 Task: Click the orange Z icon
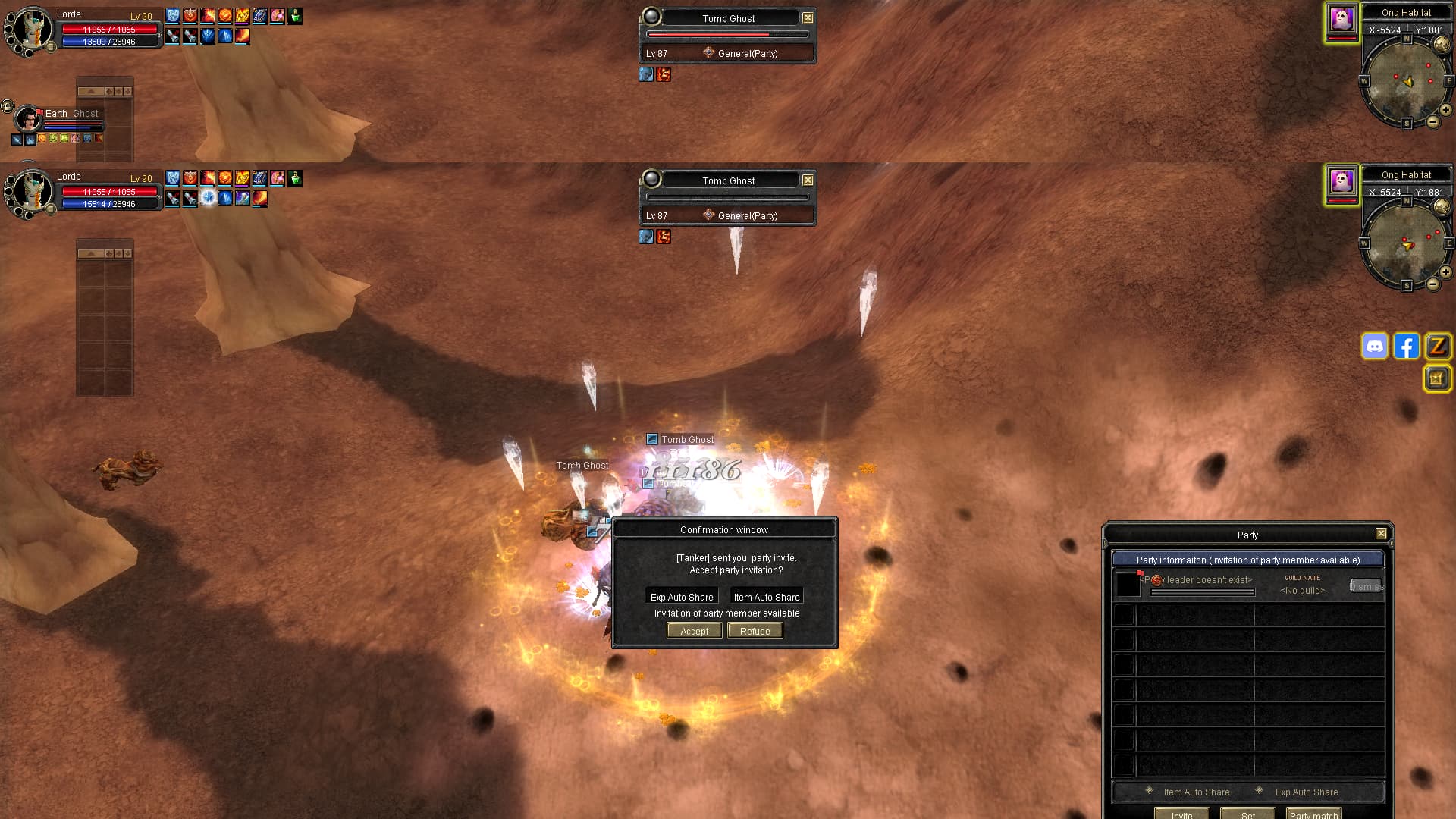coord(1437,347)
